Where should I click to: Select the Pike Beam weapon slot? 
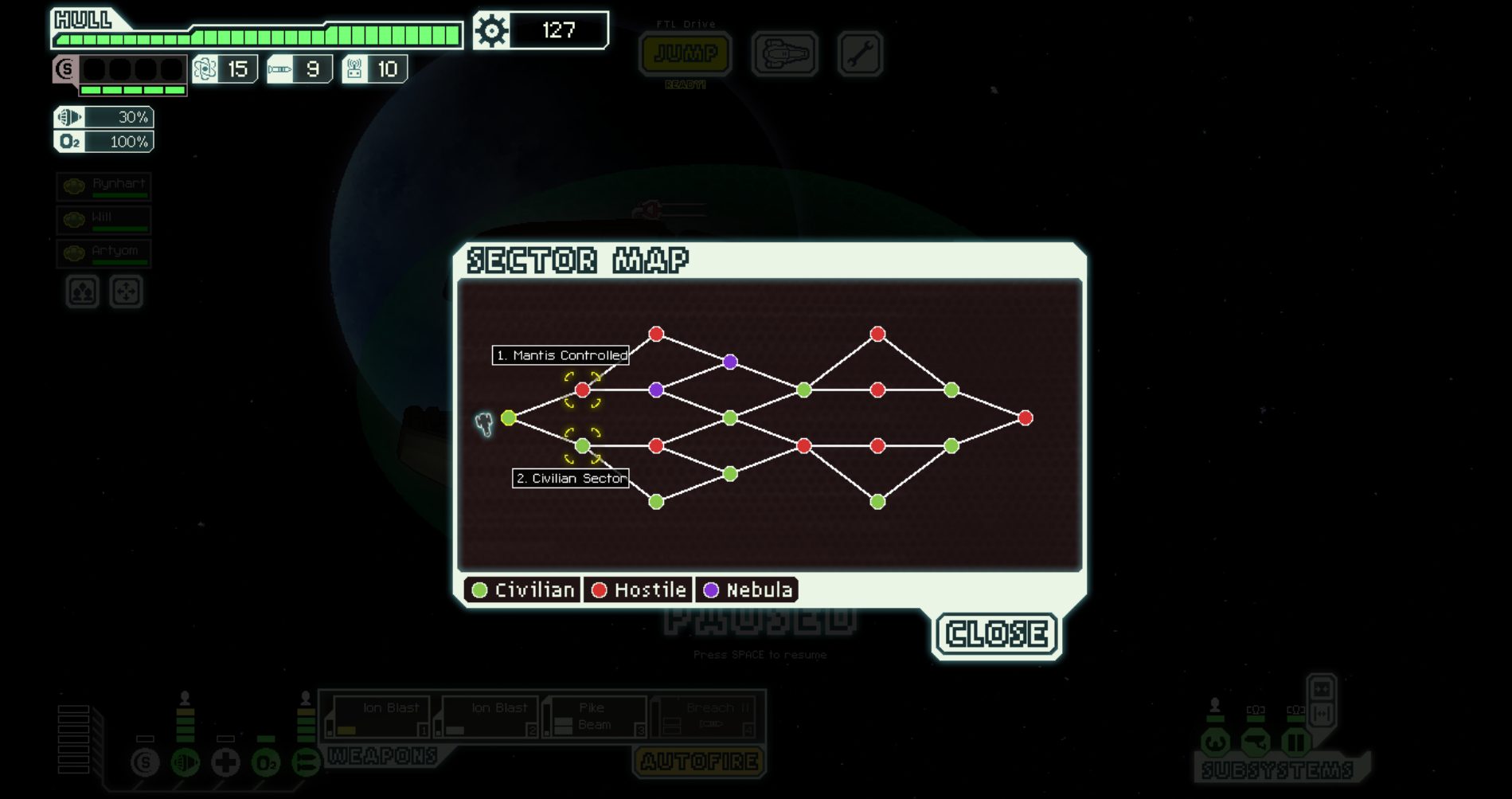tap(594, 716)
